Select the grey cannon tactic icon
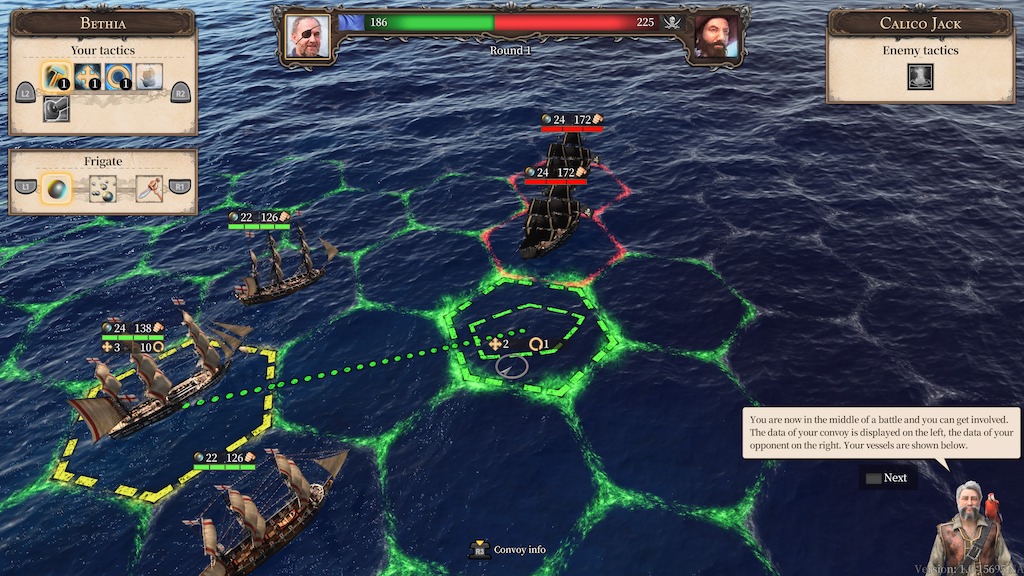The height and width of the screenshot is (576, 1024). coord(56,108)
